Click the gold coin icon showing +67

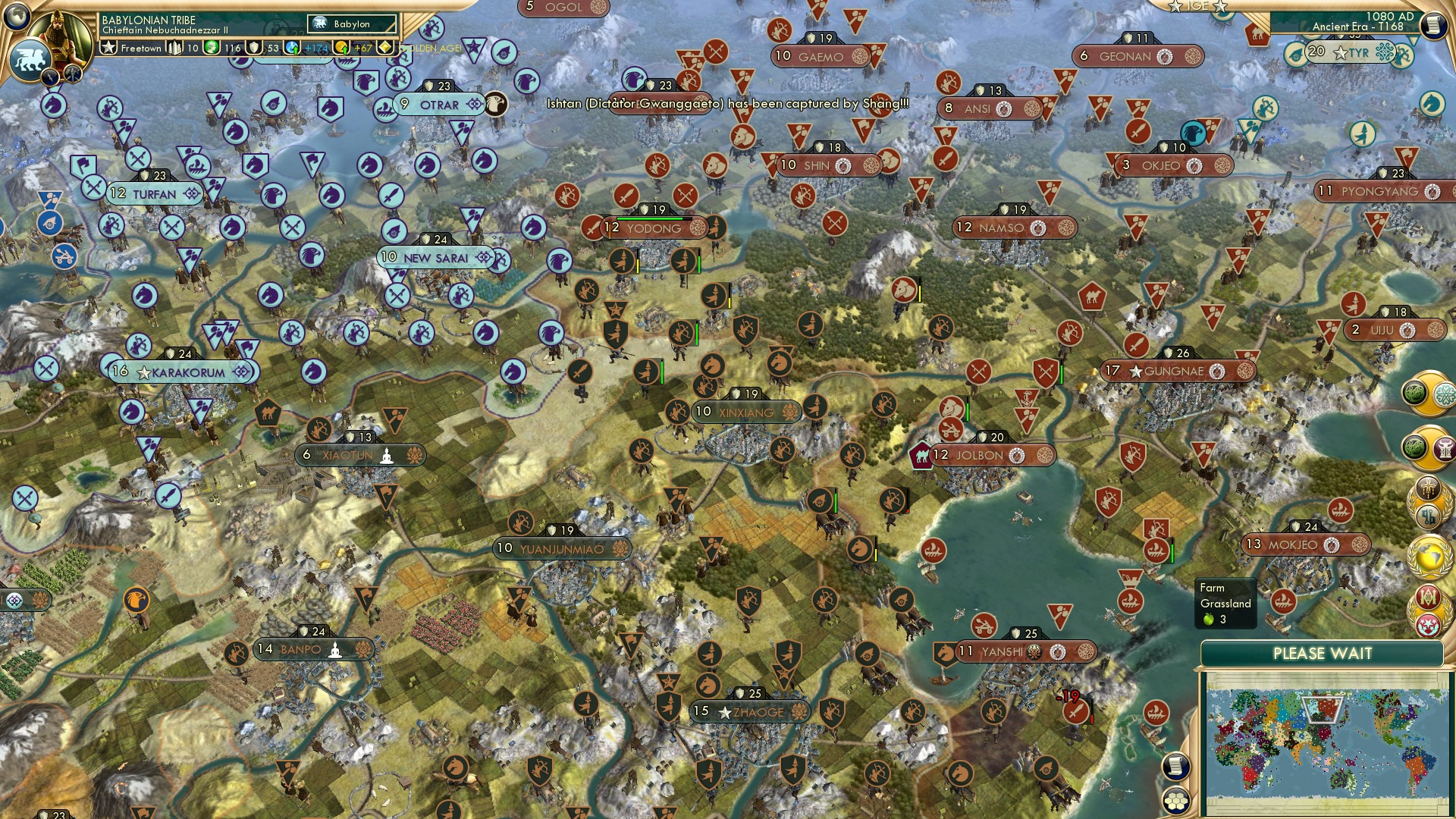pos(343,48)
